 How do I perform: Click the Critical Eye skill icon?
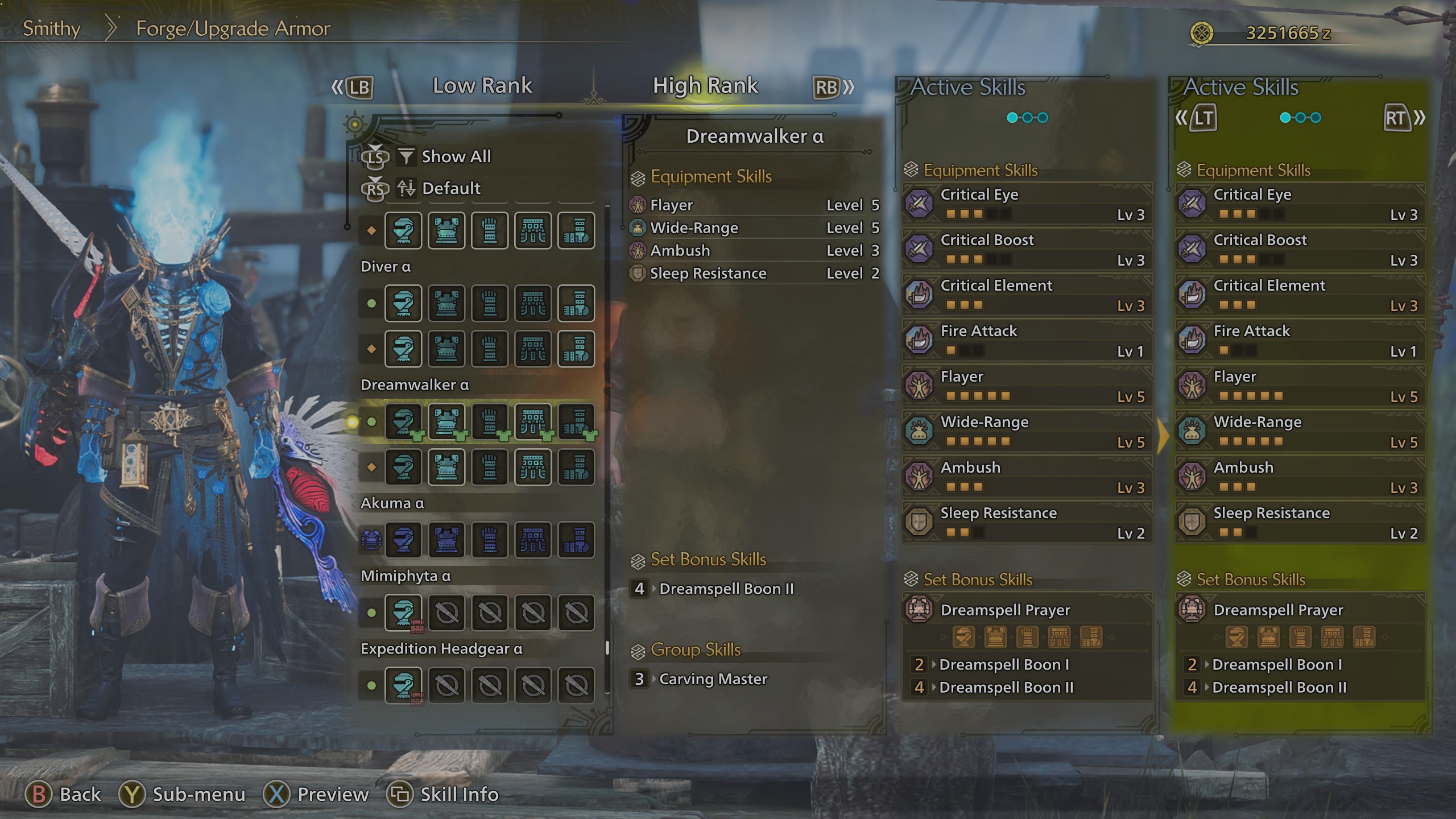[919, 204]
